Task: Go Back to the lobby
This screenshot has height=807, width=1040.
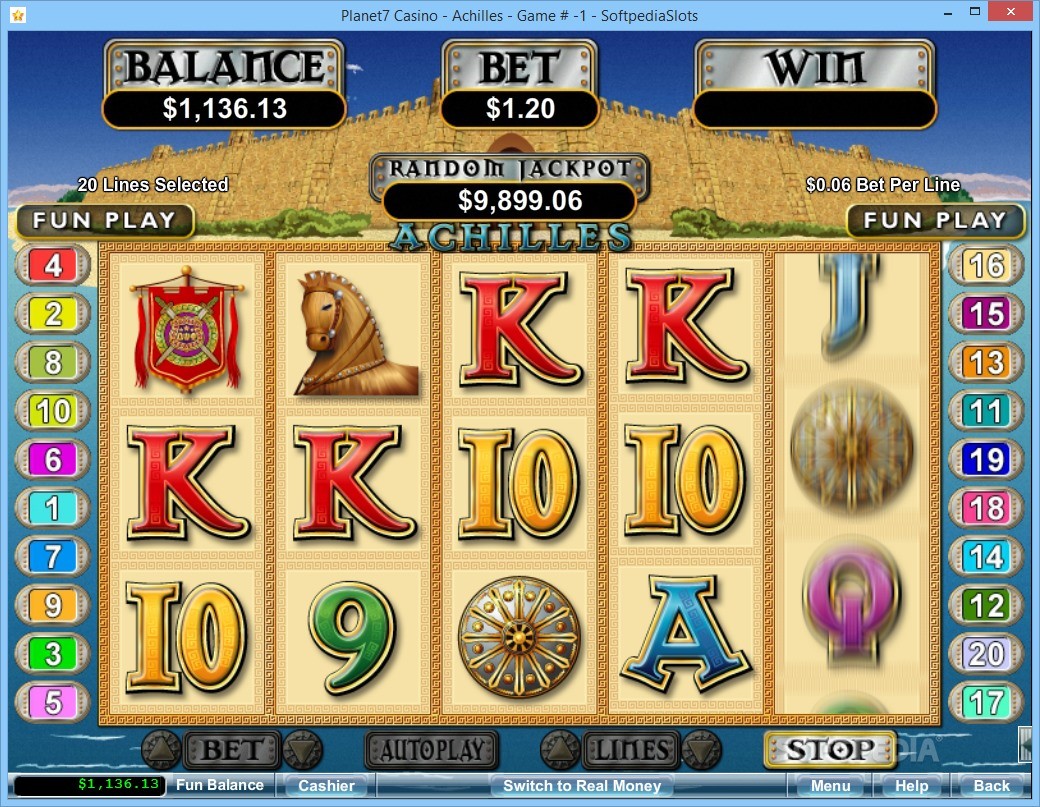Action: coord(991,786)
